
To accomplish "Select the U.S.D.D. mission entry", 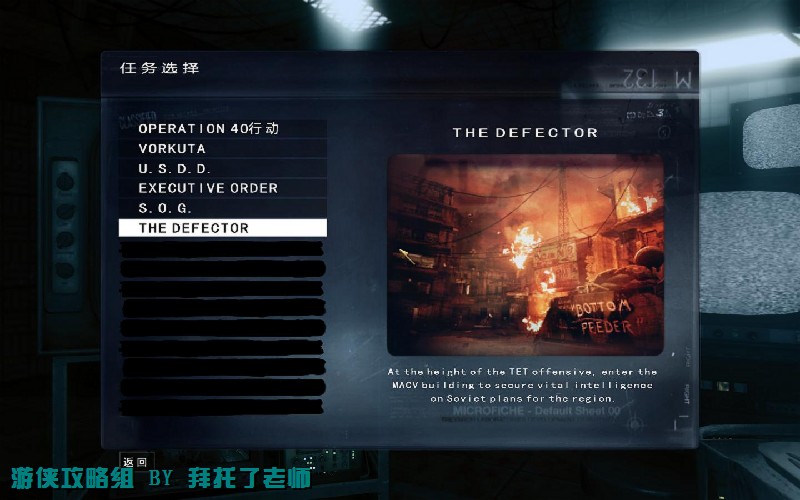I will 175,168.
